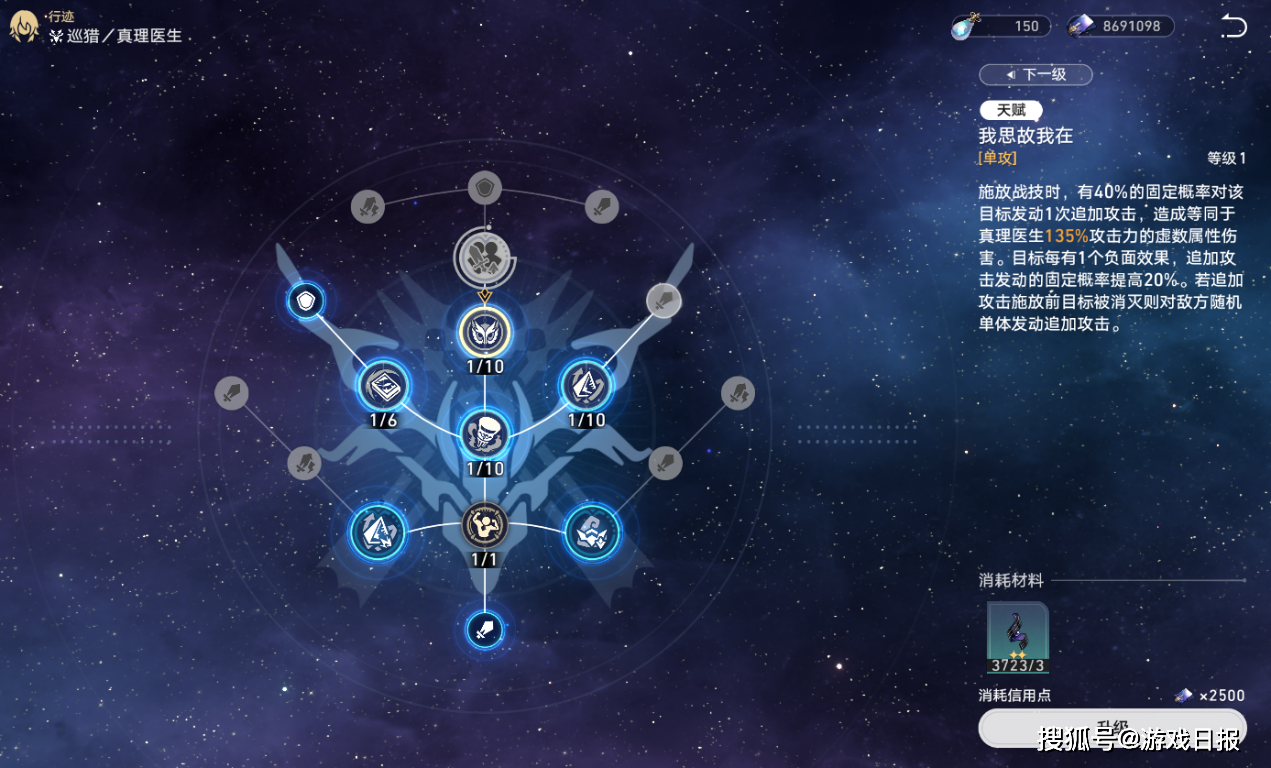Click the 升级 upgrade button
The image size is (1271, 768).
[x=1112, y=728]
